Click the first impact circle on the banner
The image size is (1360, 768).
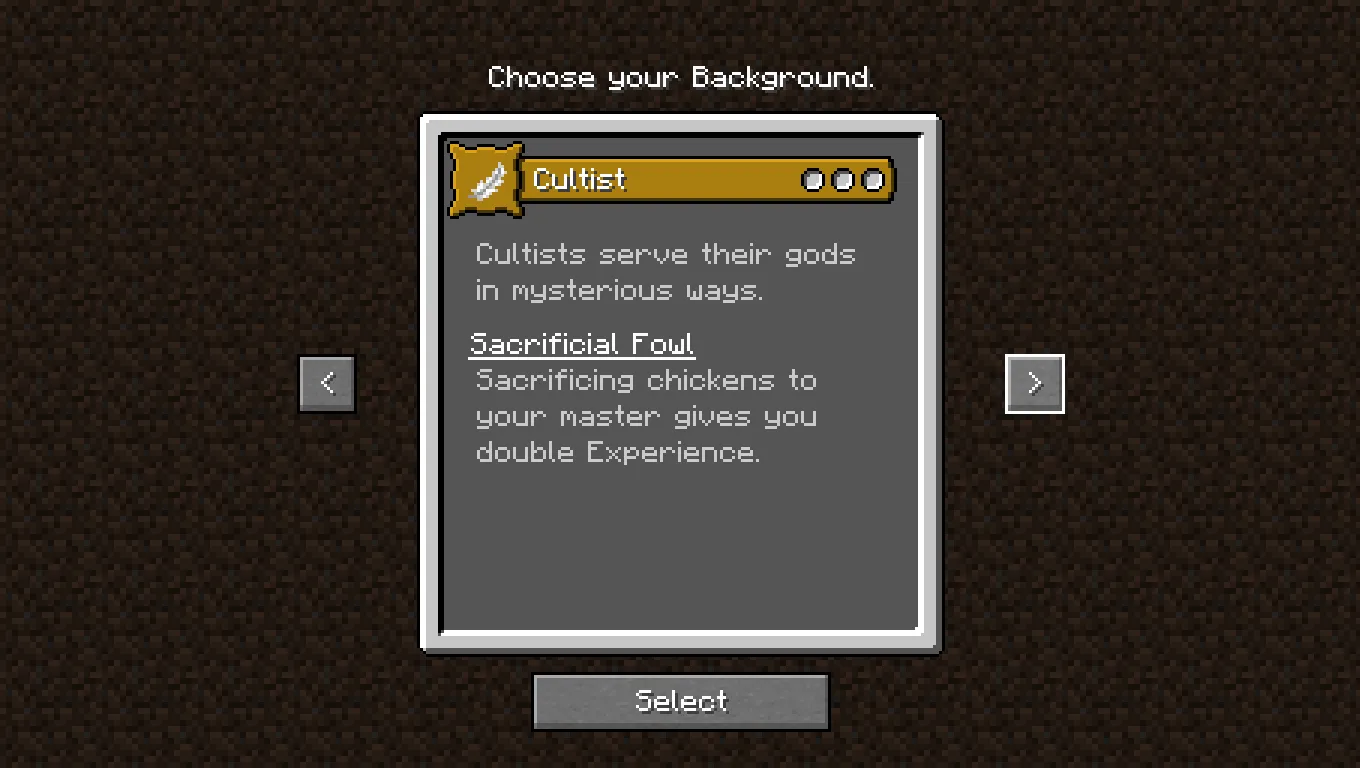(813, 180)
